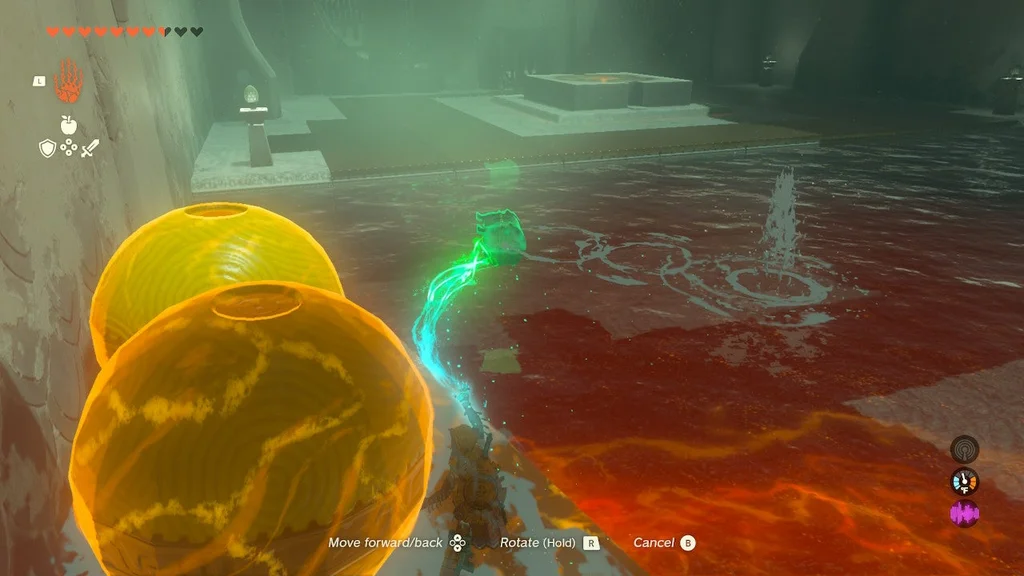Check the temperature gauge icon
Viewport: 1024px width, 576px height.
pyautogui.click(x=964, y=481)
